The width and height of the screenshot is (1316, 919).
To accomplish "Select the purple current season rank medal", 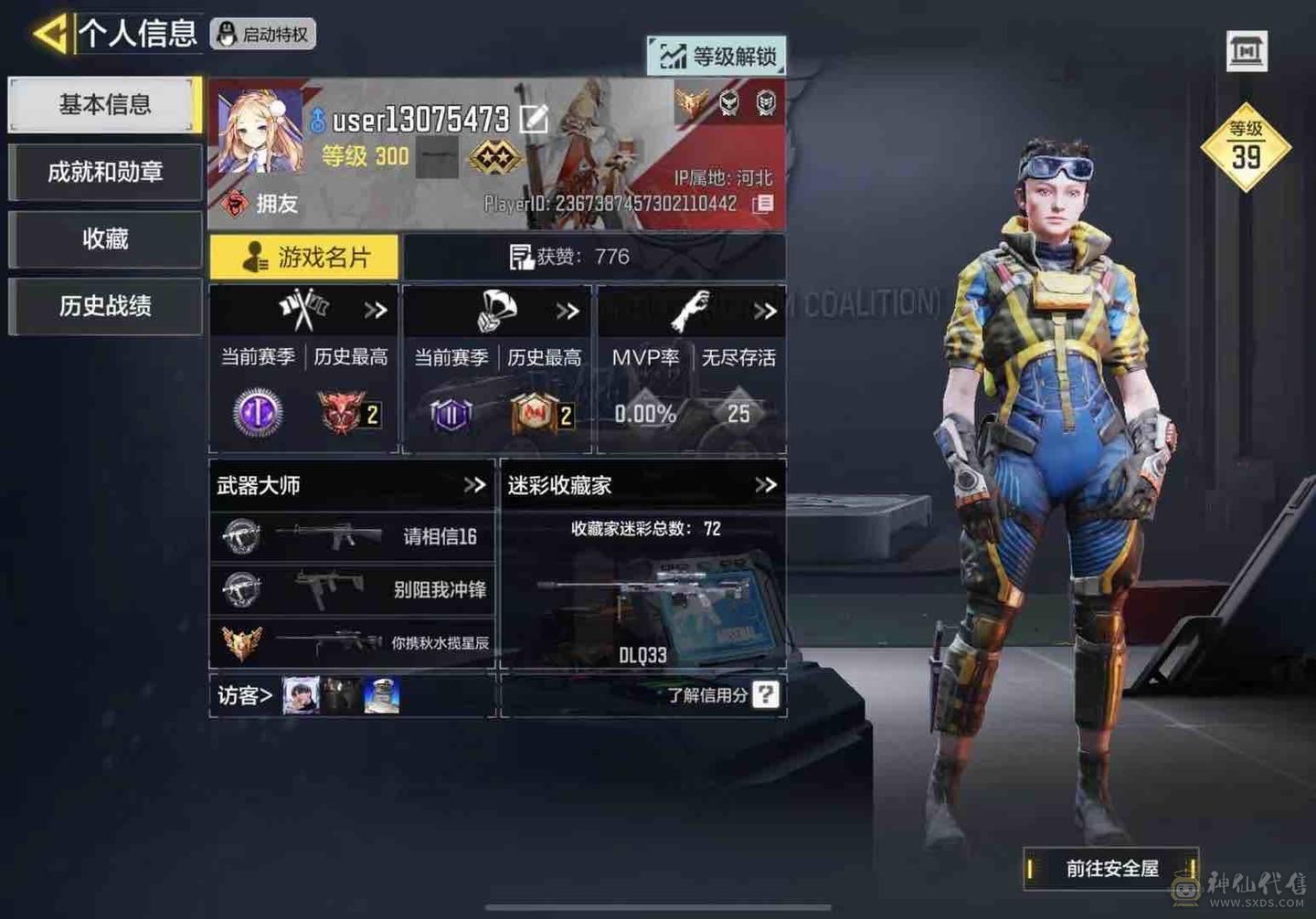I will (257, 413).
